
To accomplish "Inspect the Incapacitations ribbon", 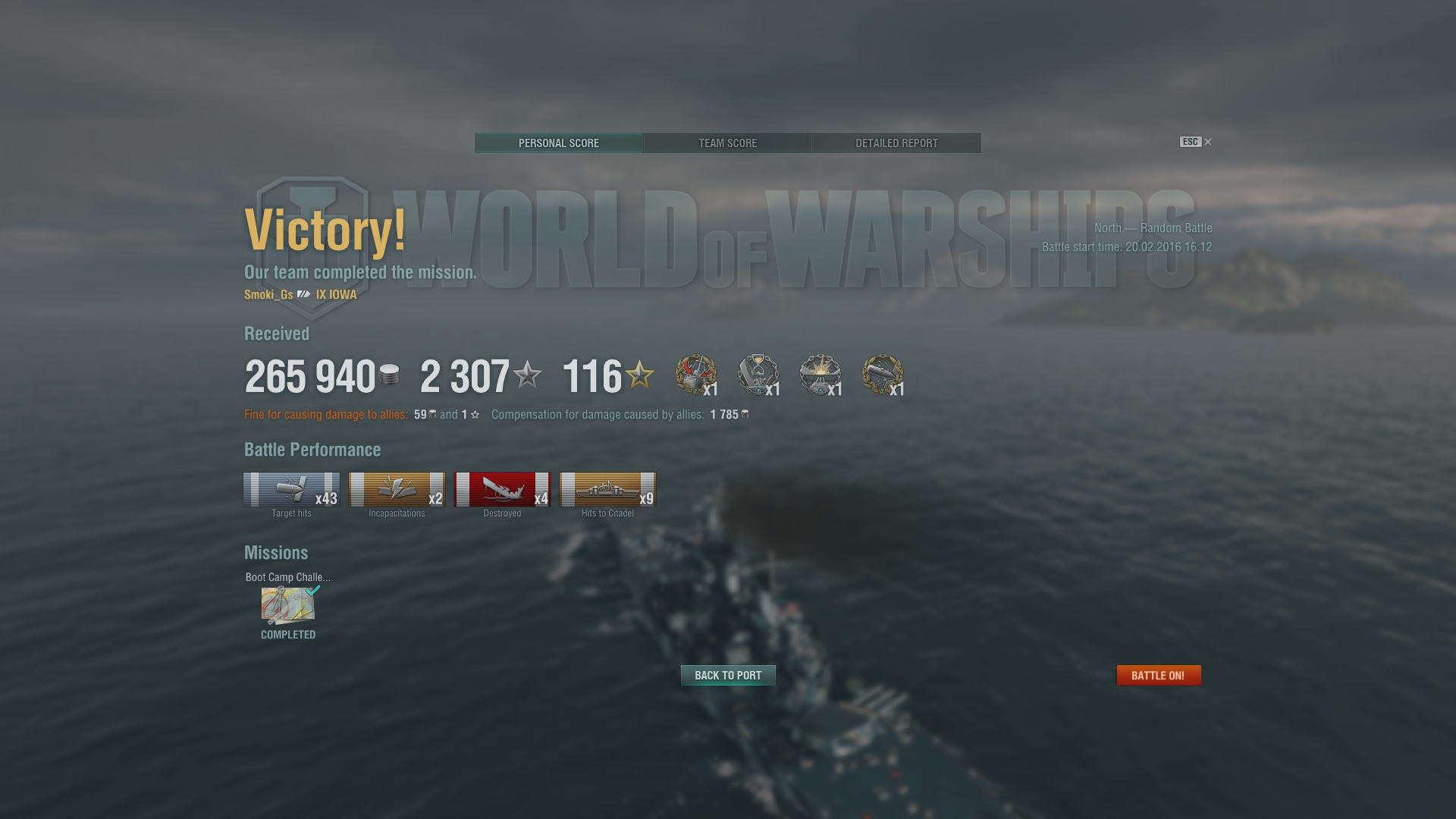I will tap(397, 490).
